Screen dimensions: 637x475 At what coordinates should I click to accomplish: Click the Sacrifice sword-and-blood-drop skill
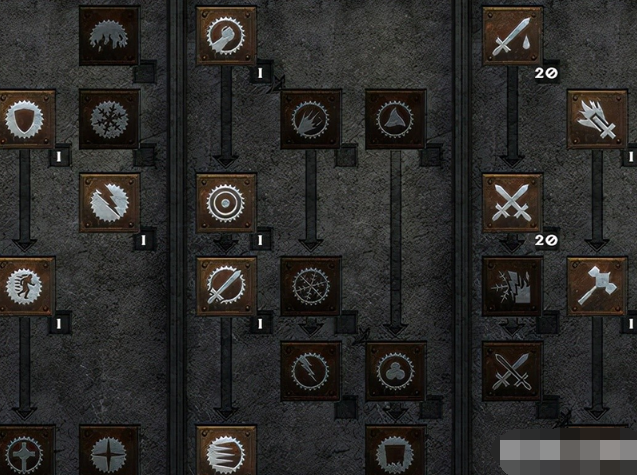pyautogui.click(x=512, y=36)
